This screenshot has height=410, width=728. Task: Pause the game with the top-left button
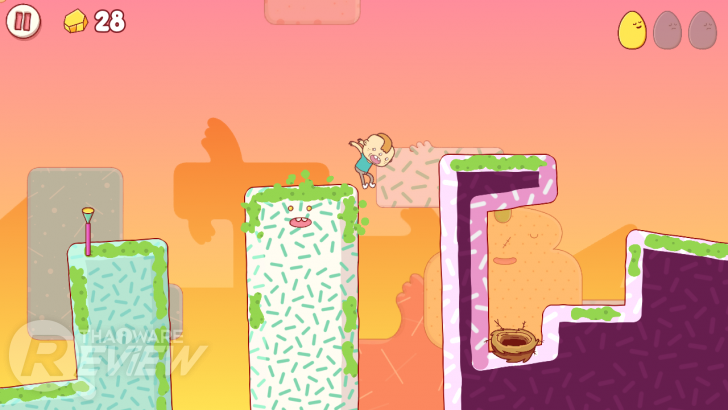point(23,21)
